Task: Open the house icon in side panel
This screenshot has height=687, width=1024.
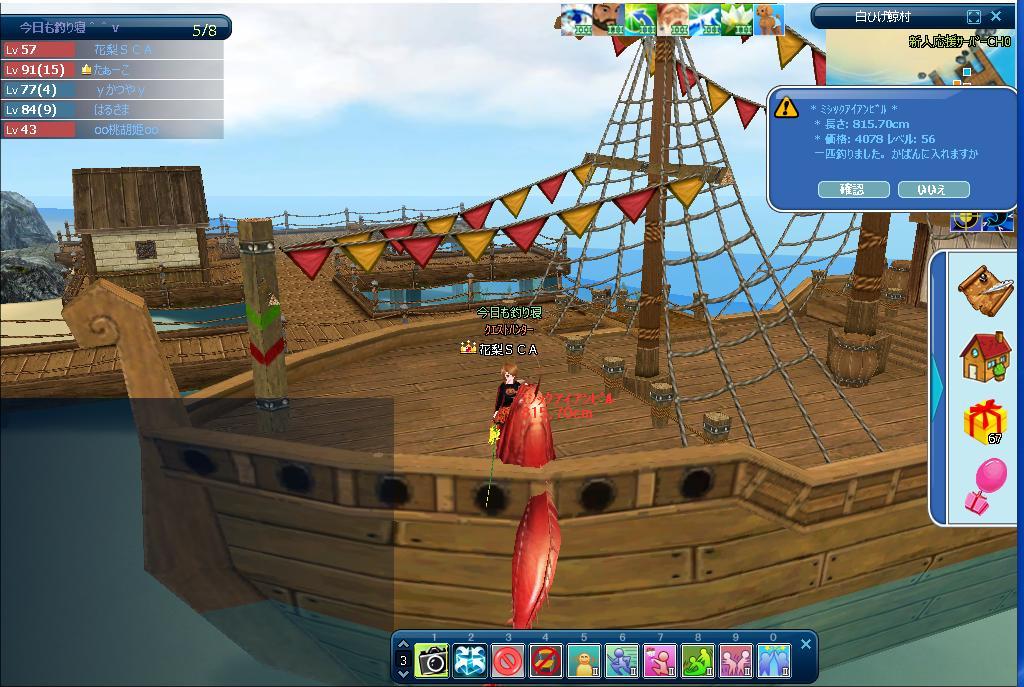Action: pos(985,356)
